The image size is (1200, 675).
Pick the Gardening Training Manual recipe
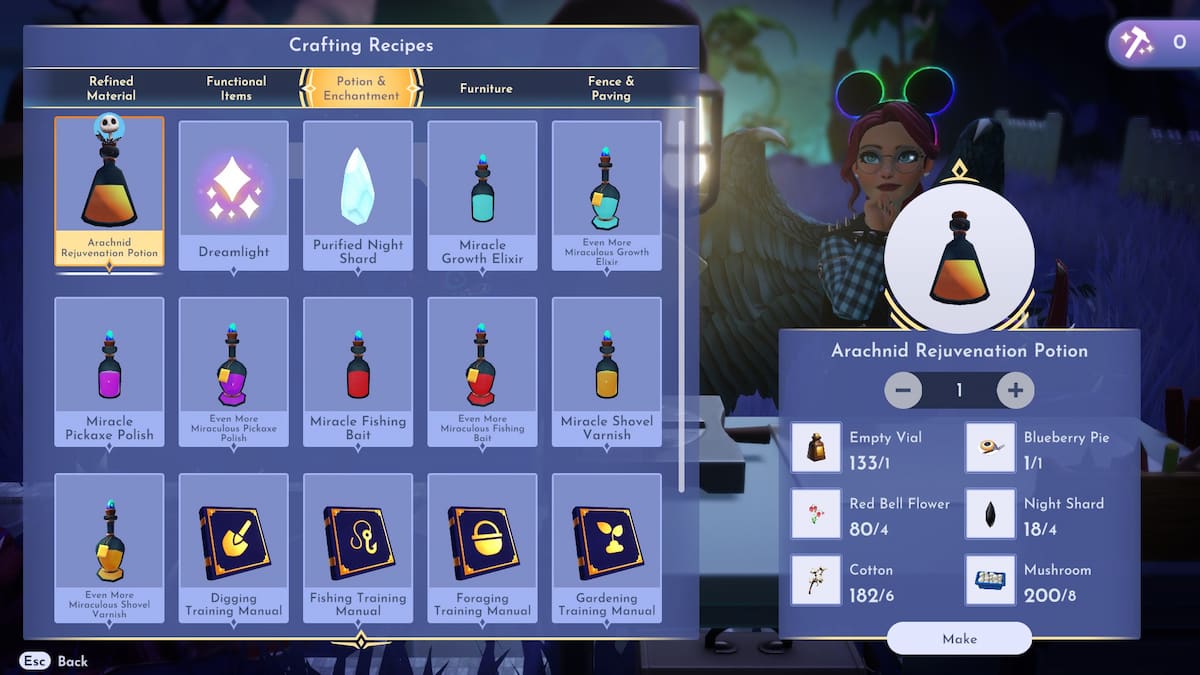click(x=606, y=548)
